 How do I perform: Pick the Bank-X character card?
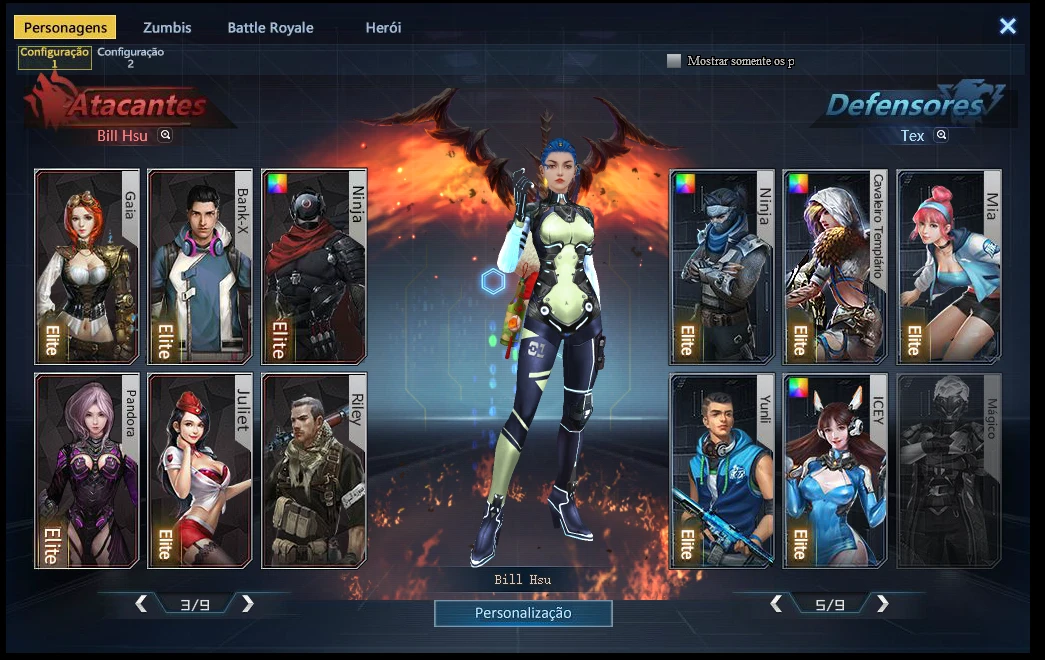pyautogui.click(x=200, y=265)
